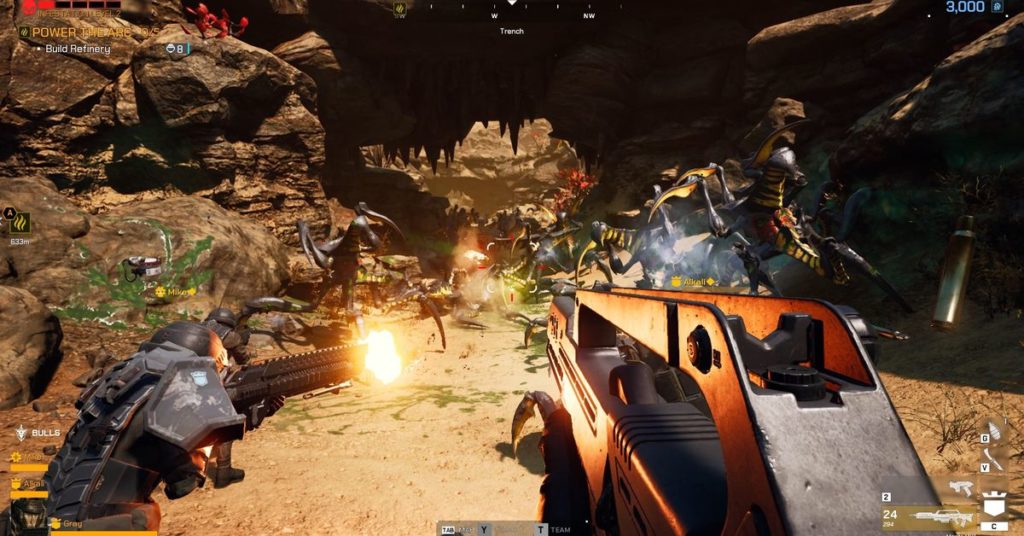Click the player helmet portrait
1024x536 pixels.
(28, 517)
